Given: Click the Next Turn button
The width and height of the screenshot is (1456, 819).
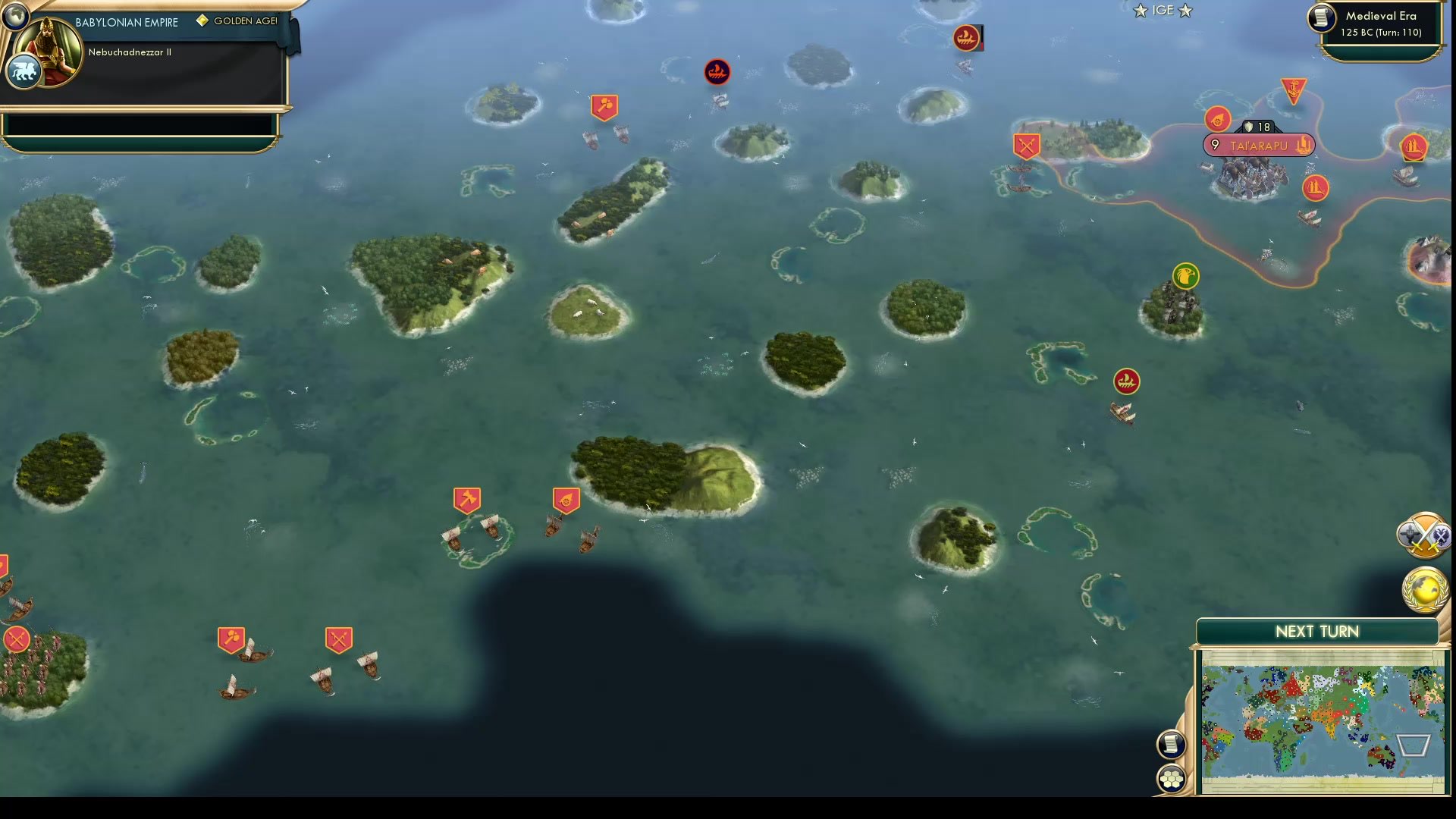Looking at the screenshot, I should 1319,631.
